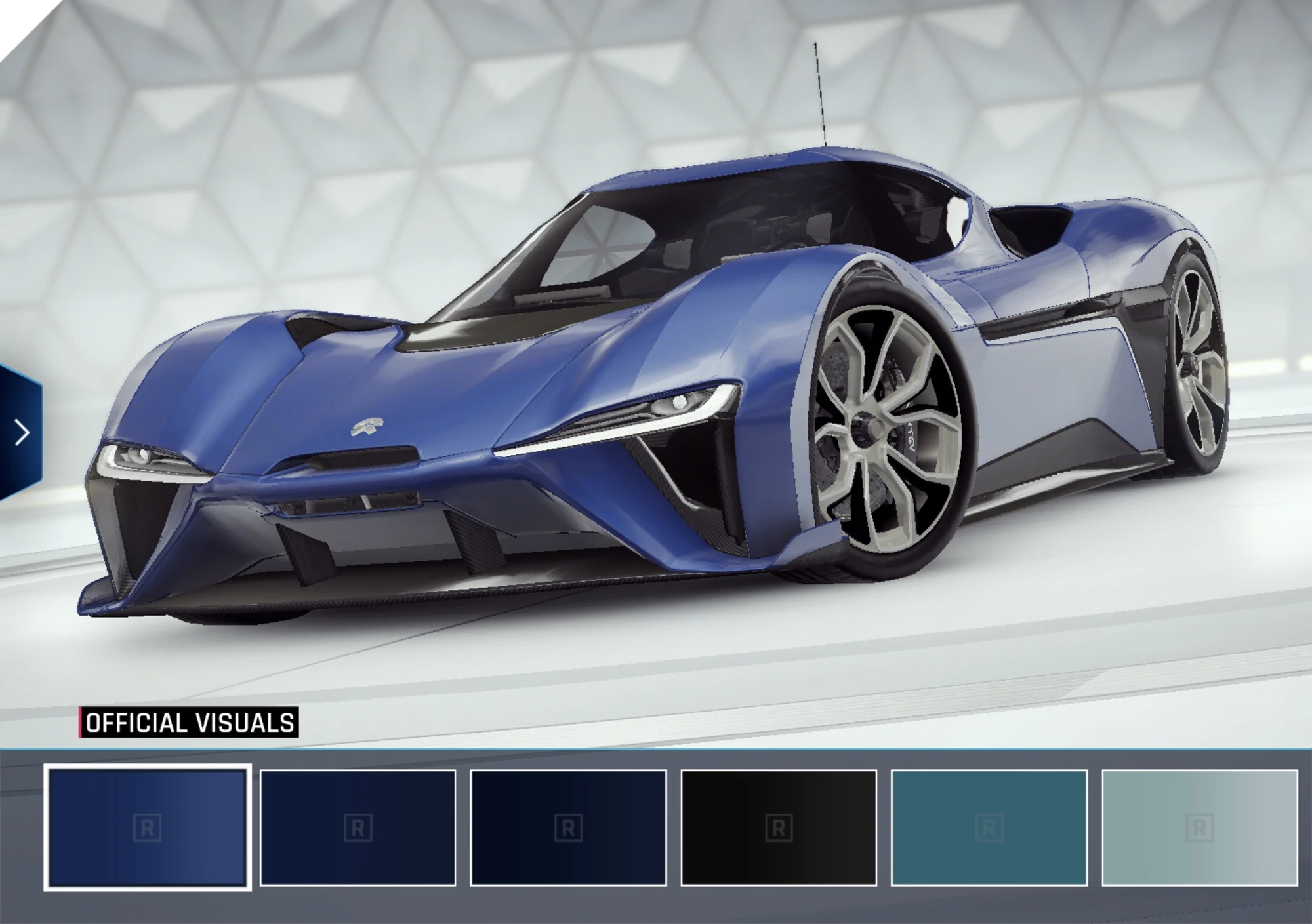Apply the teal paint swatch
This screenshot has height=924, width=1312.
point(989,828)
